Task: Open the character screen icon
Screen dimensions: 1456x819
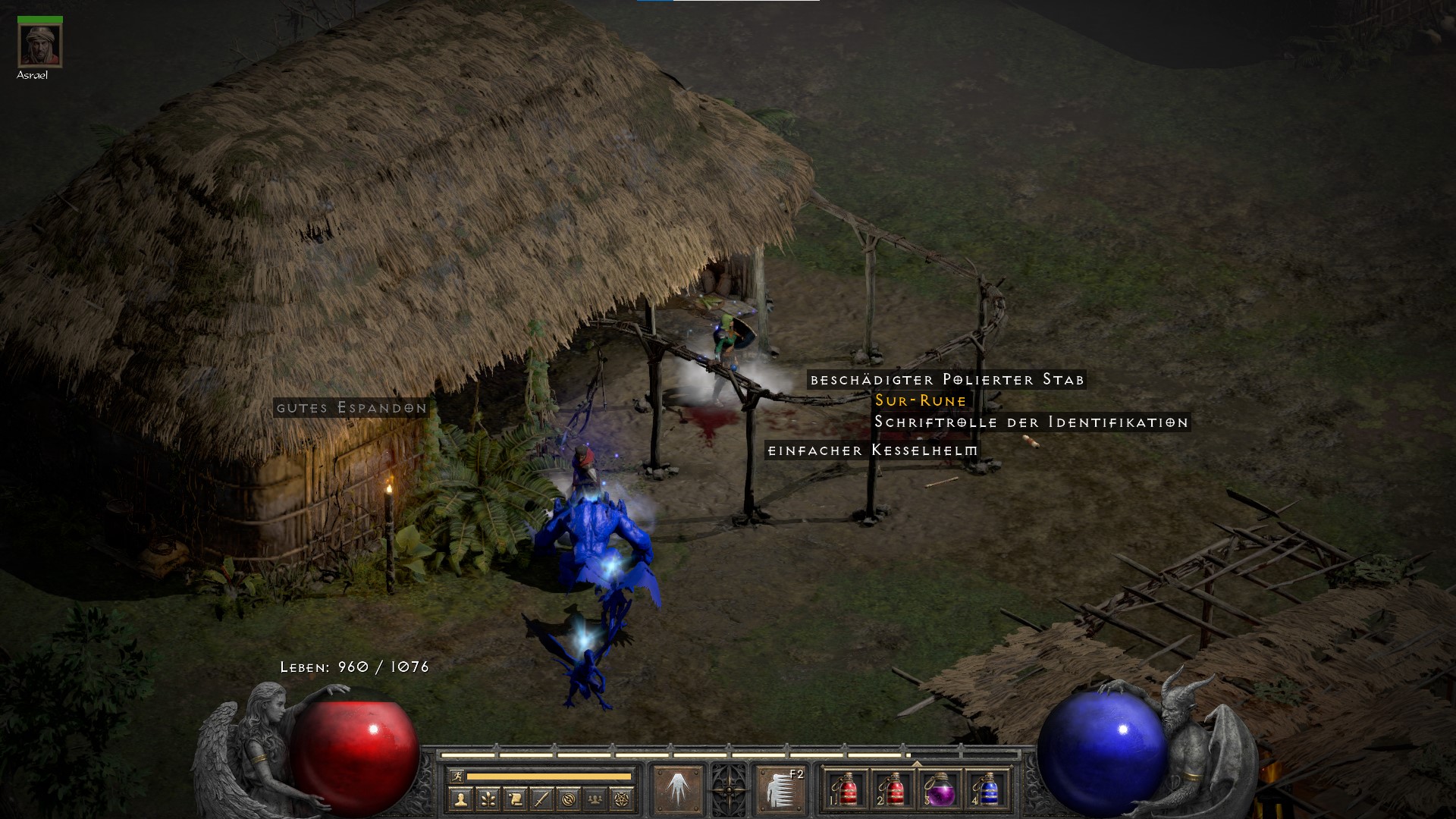Action: point(460,799)
